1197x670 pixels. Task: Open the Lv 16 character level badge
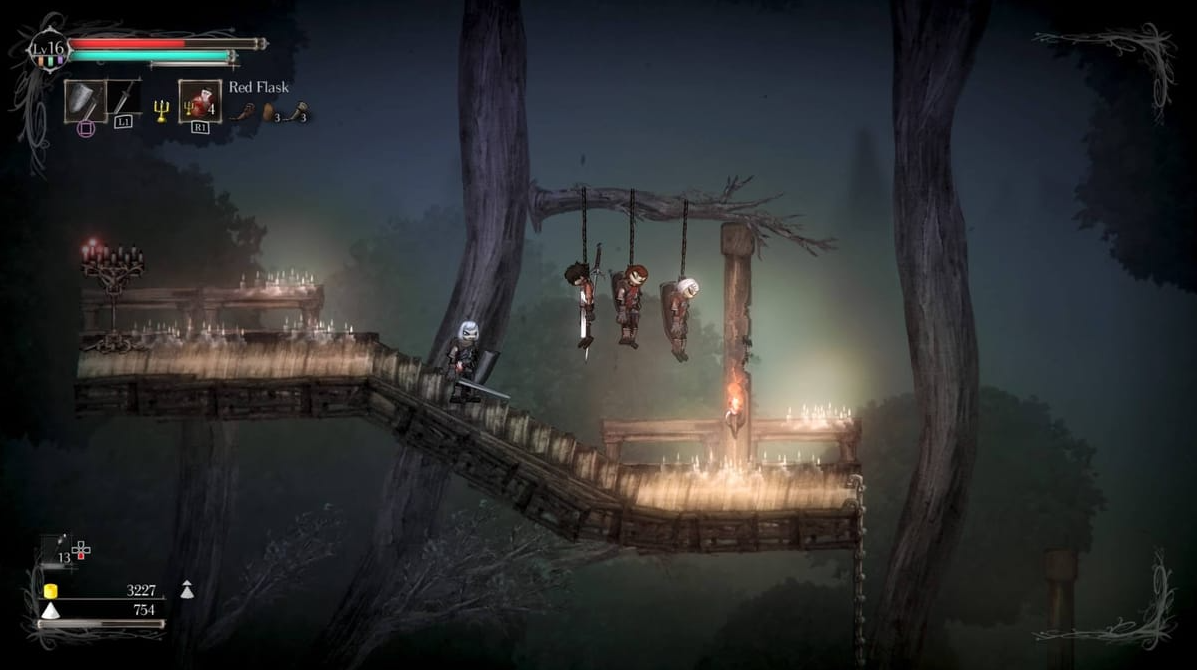47,49
